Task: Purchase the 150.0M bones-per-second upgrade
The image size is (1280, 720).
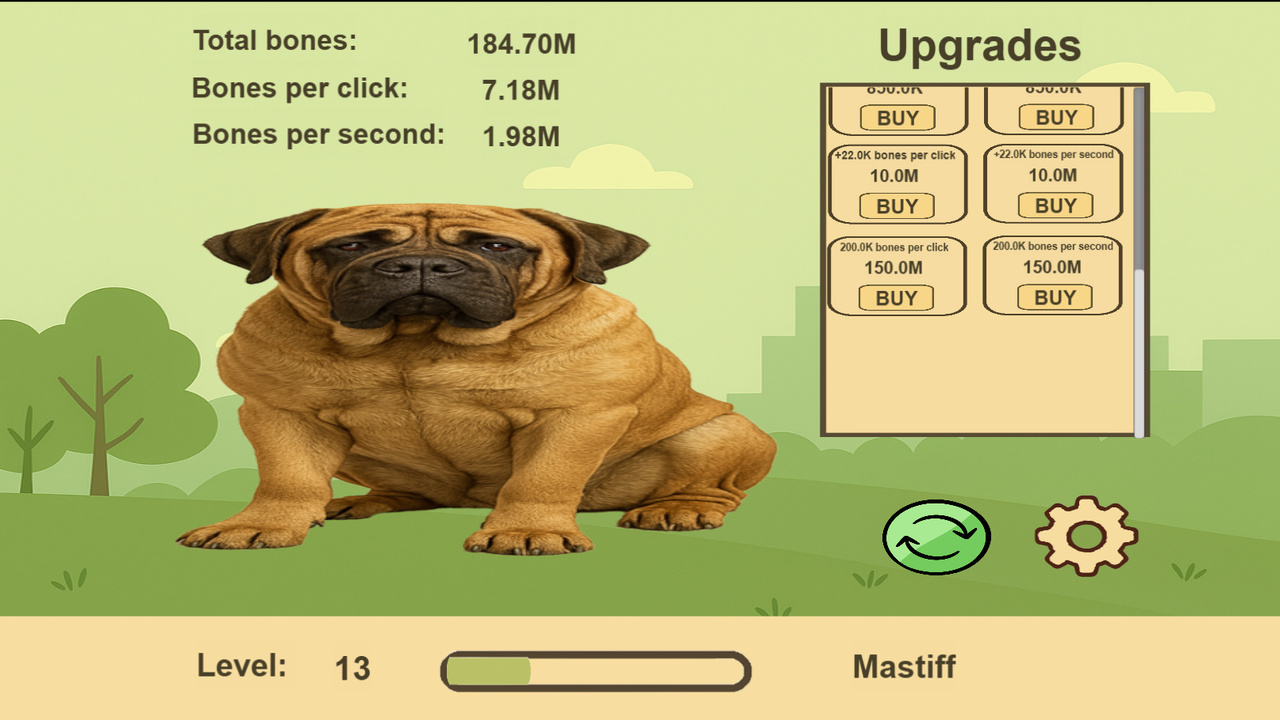Action: point(1053,297)
